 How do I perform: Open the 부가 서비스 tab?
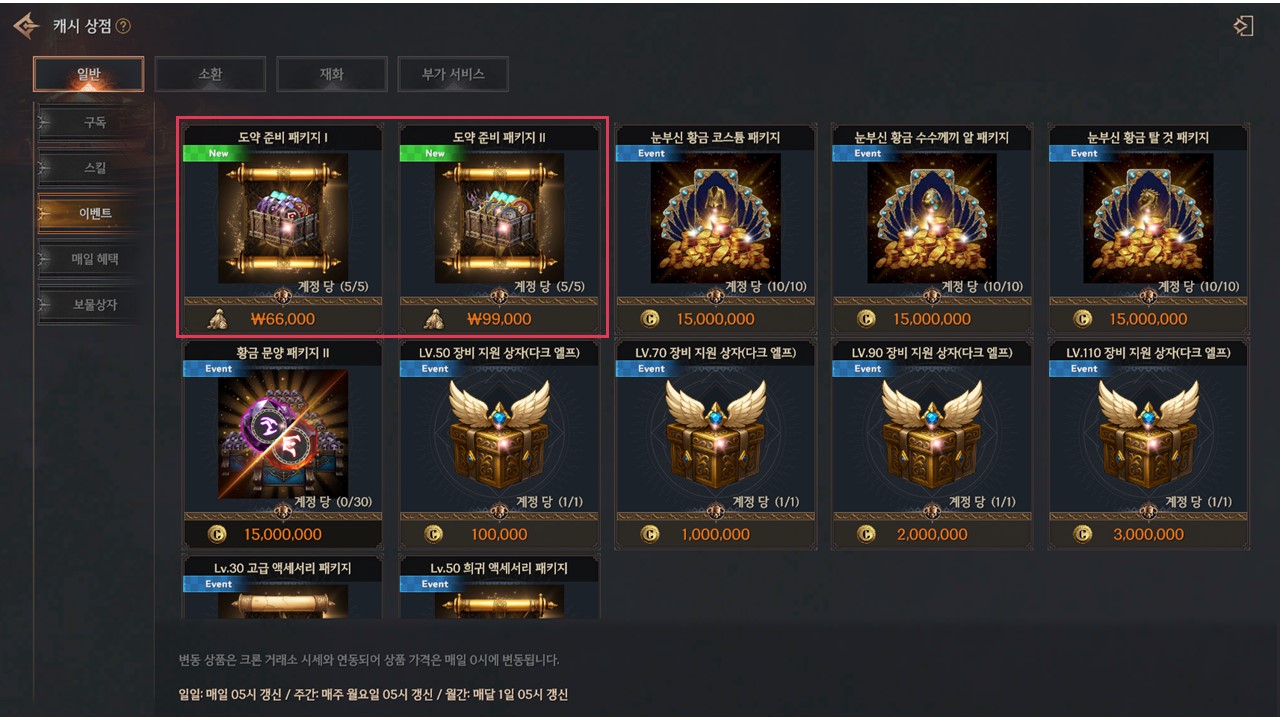tap(453, 74)
